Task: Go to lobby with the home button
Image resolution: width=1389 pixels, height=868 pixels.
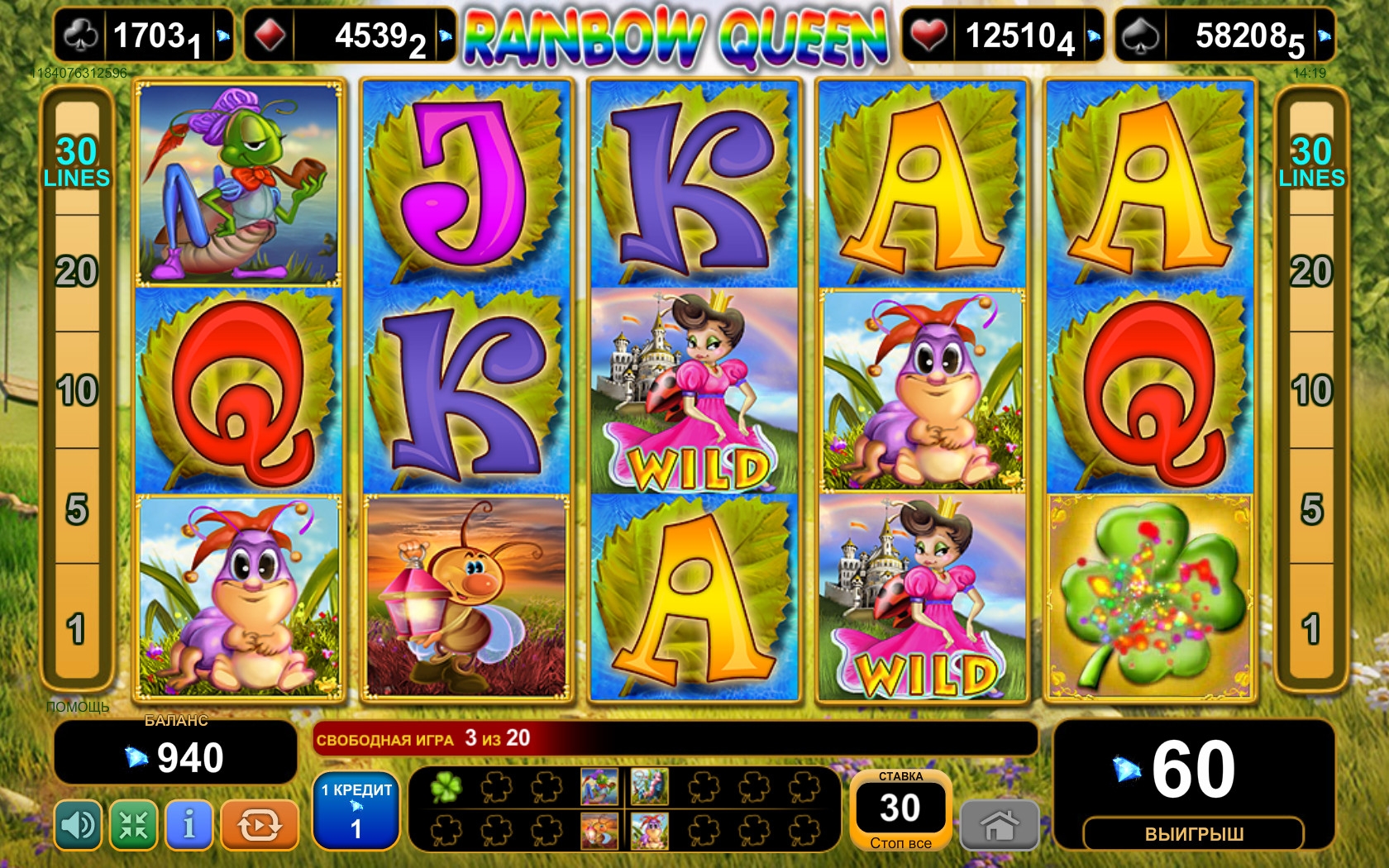Action: (1000, 824)
